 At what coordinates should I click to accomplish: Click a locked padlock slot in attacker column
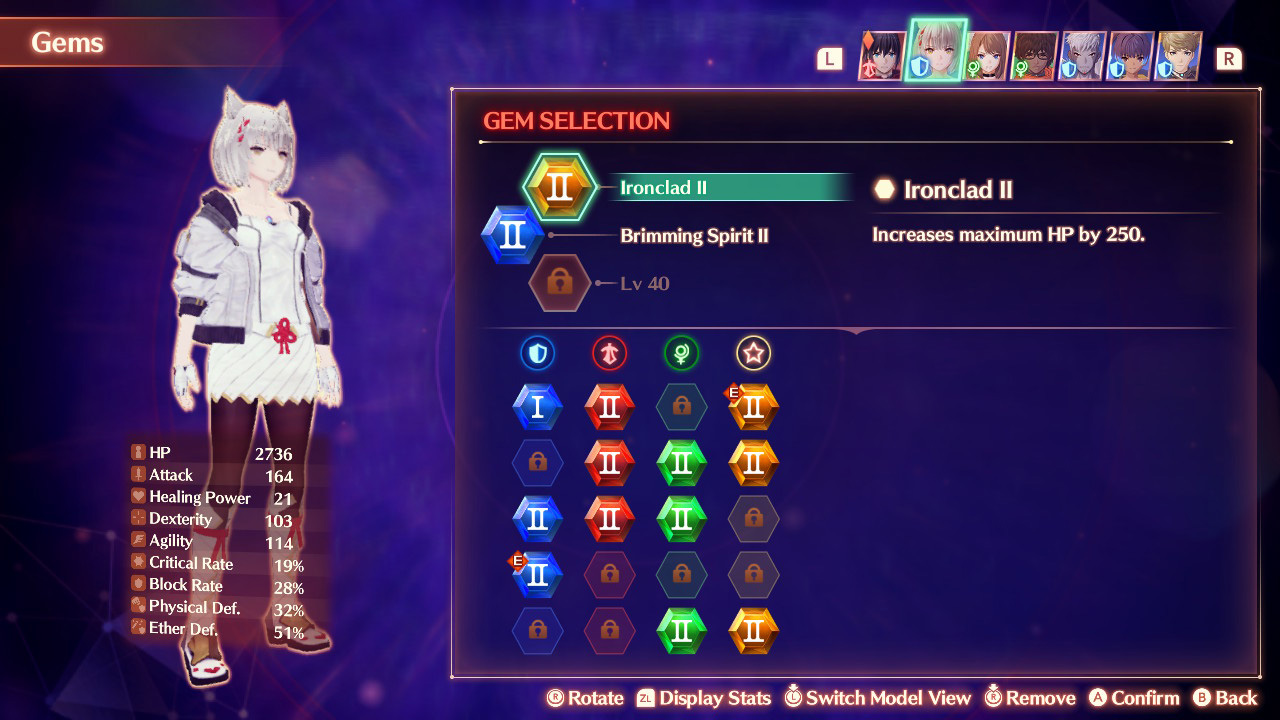pyautogui.click(x=610, y=575)
